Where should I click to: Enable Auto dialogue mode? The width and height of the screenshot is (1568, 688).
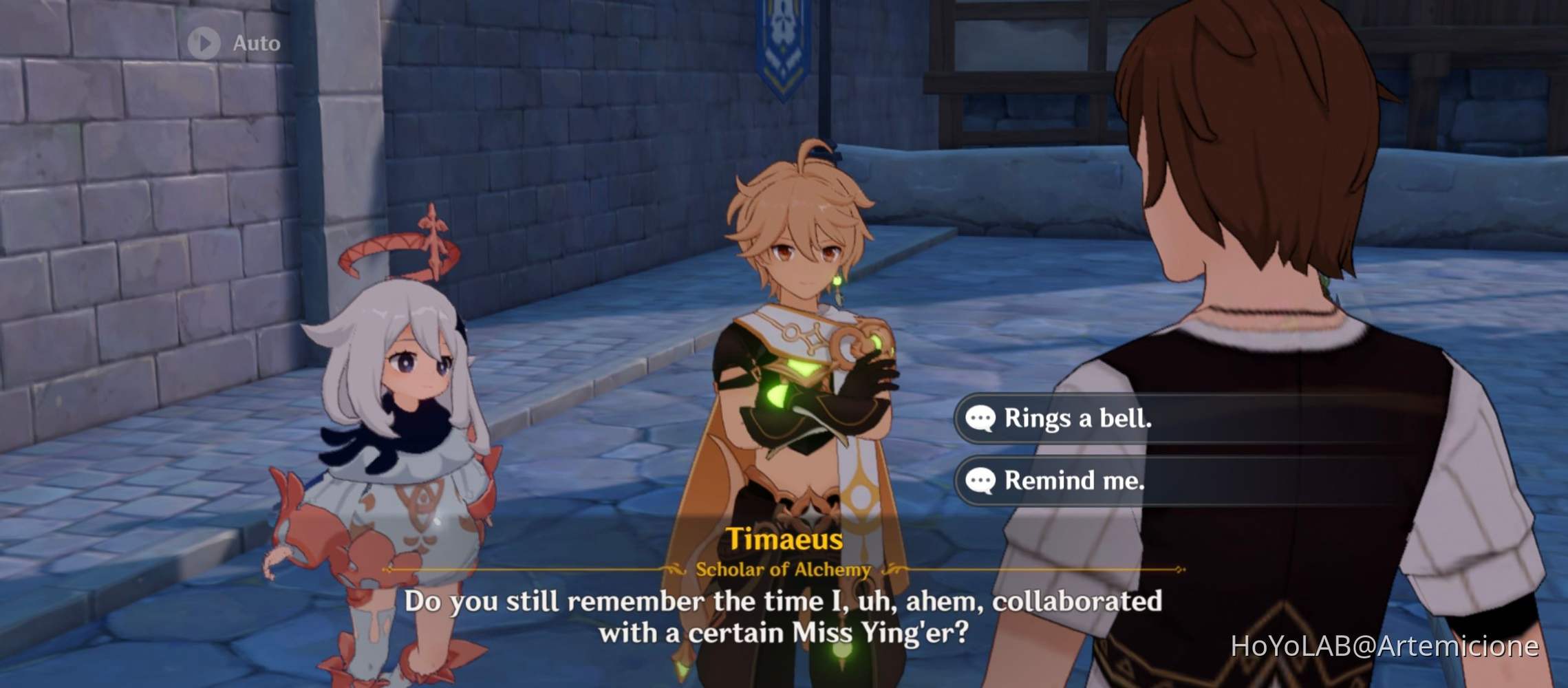(x=234, y=43)
